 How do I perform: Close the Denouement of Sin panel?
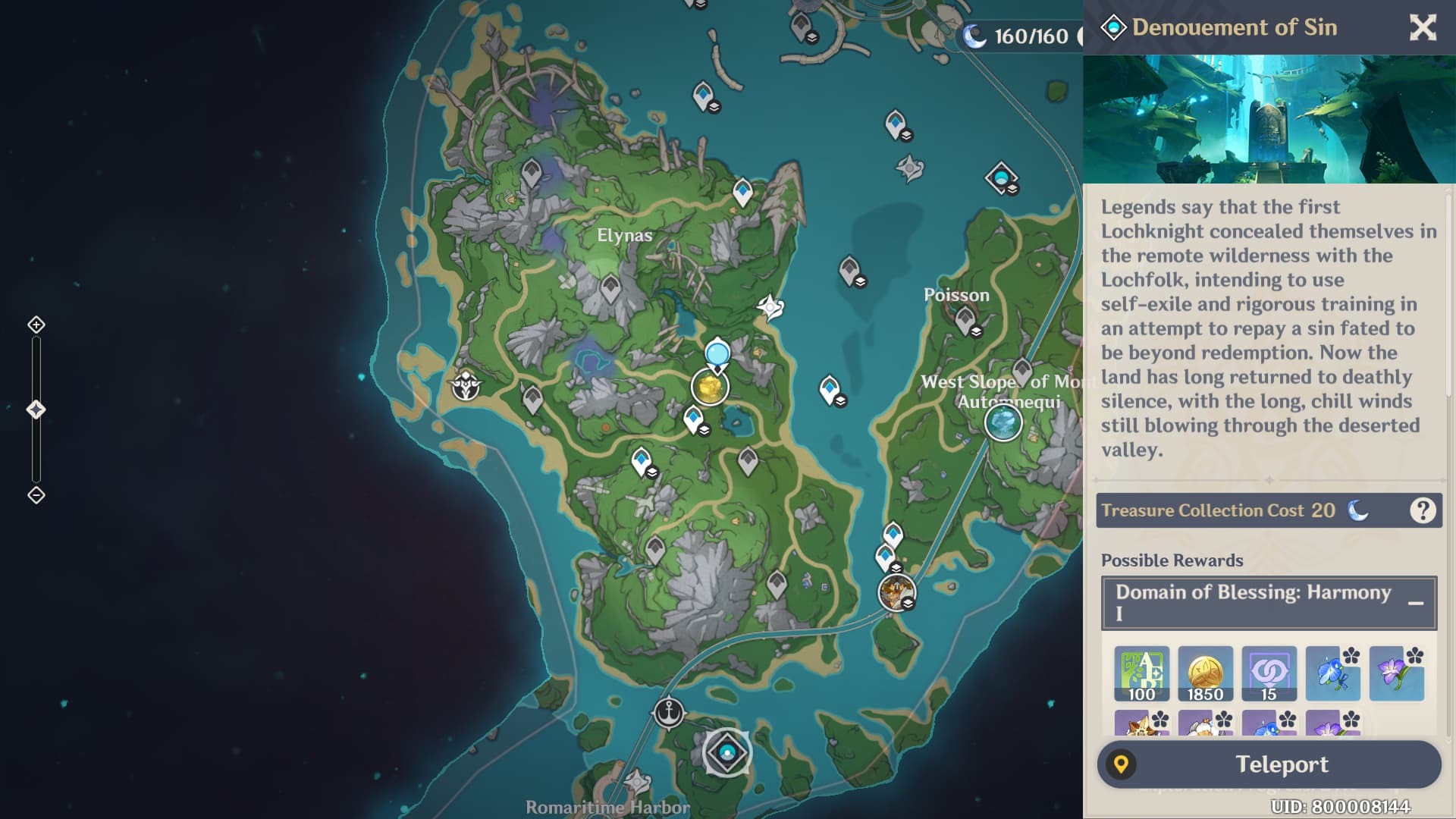click(x=1423, y=28)
